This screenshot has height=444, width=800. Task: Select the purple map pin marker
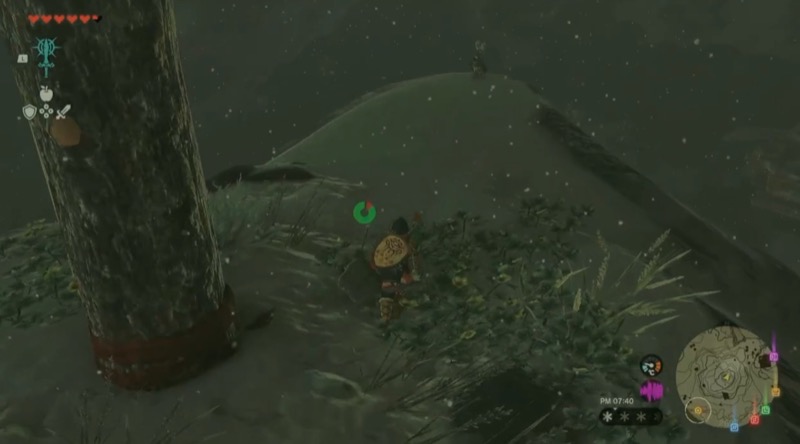tap(773, 357)
